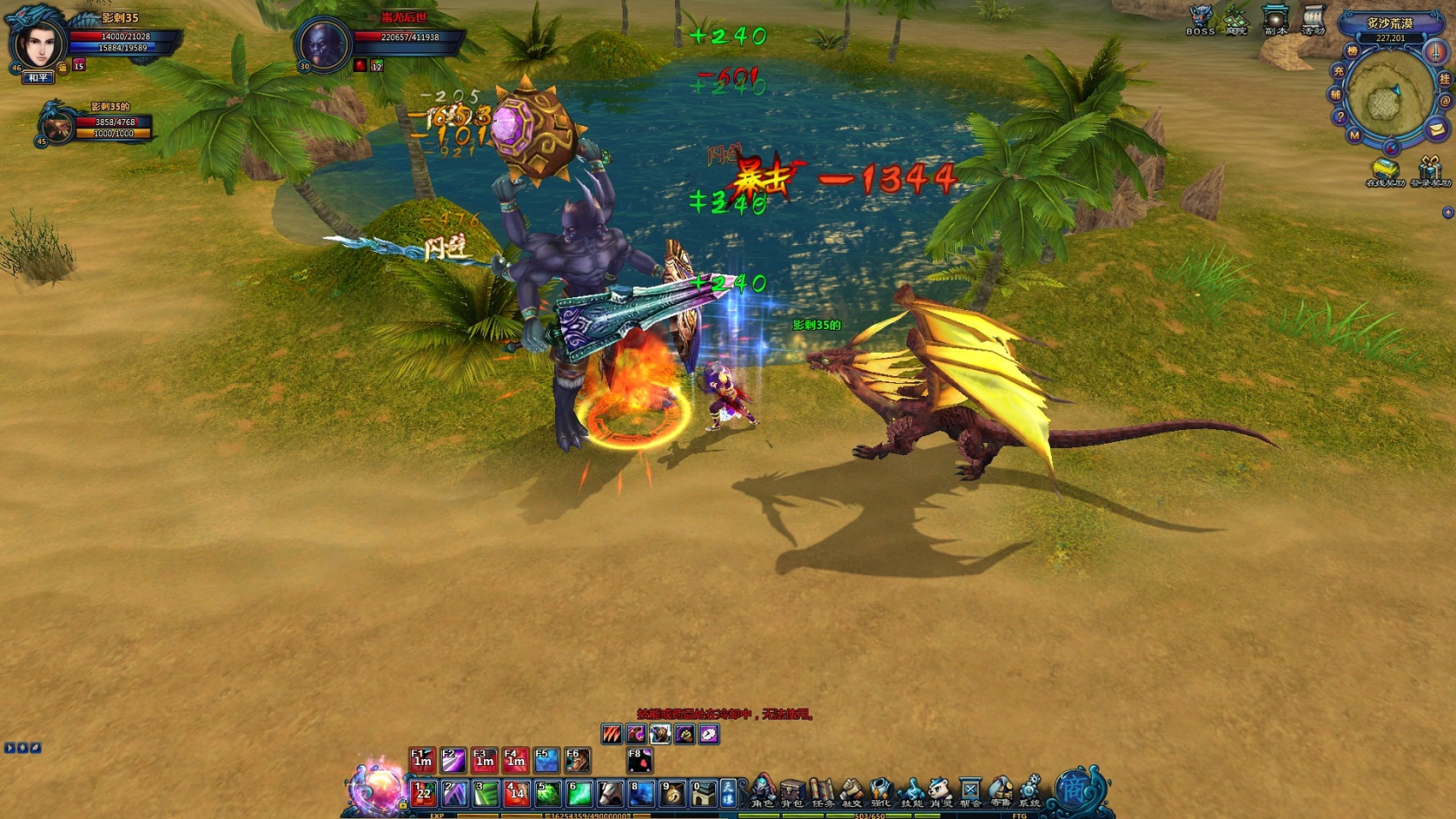This screenshot has width=1456, height=819.
Task: Open the world map M button
Action: (1354, 135)
